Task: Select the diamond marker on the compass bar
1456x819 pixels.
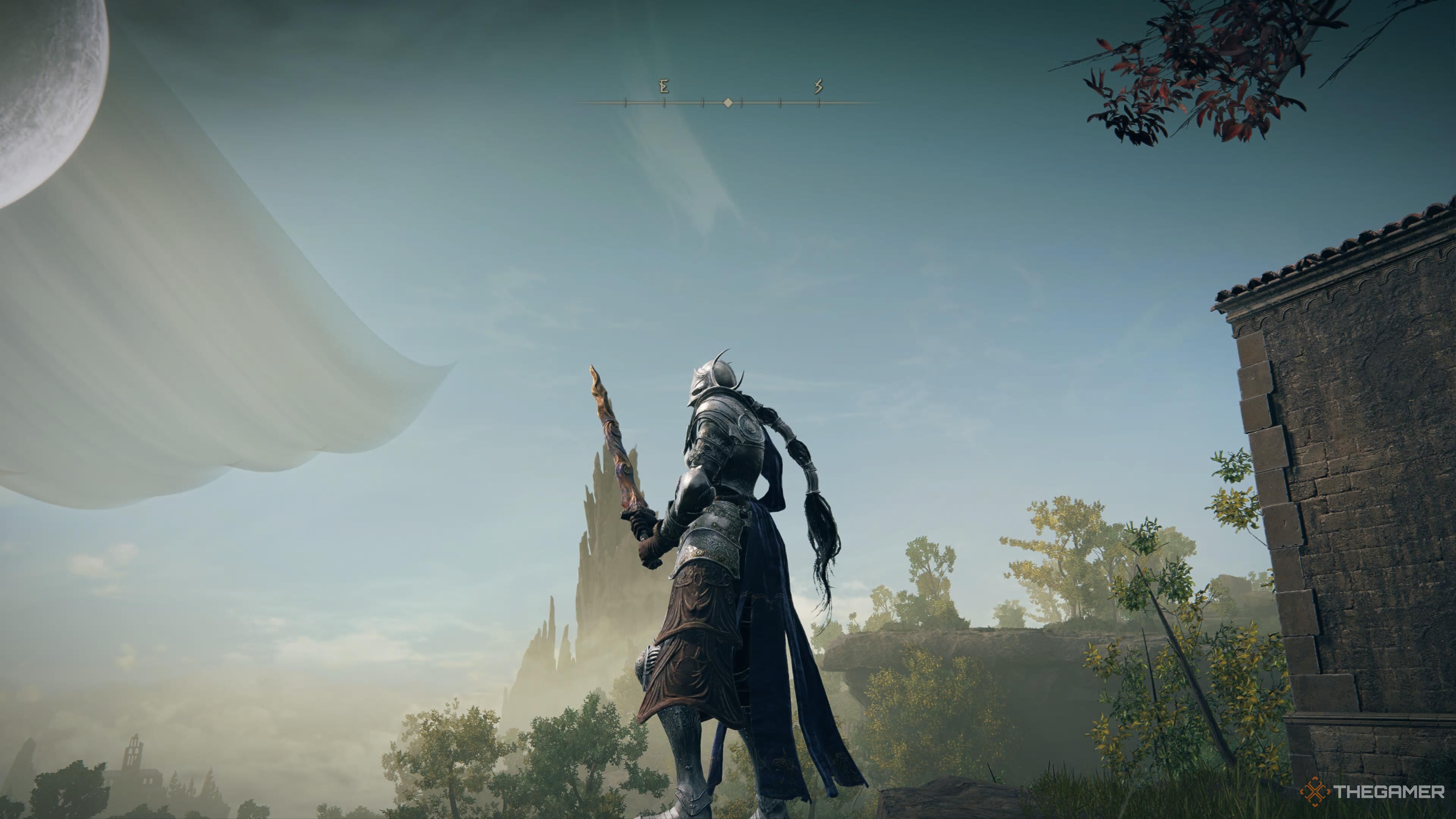Action: point(728,103)
